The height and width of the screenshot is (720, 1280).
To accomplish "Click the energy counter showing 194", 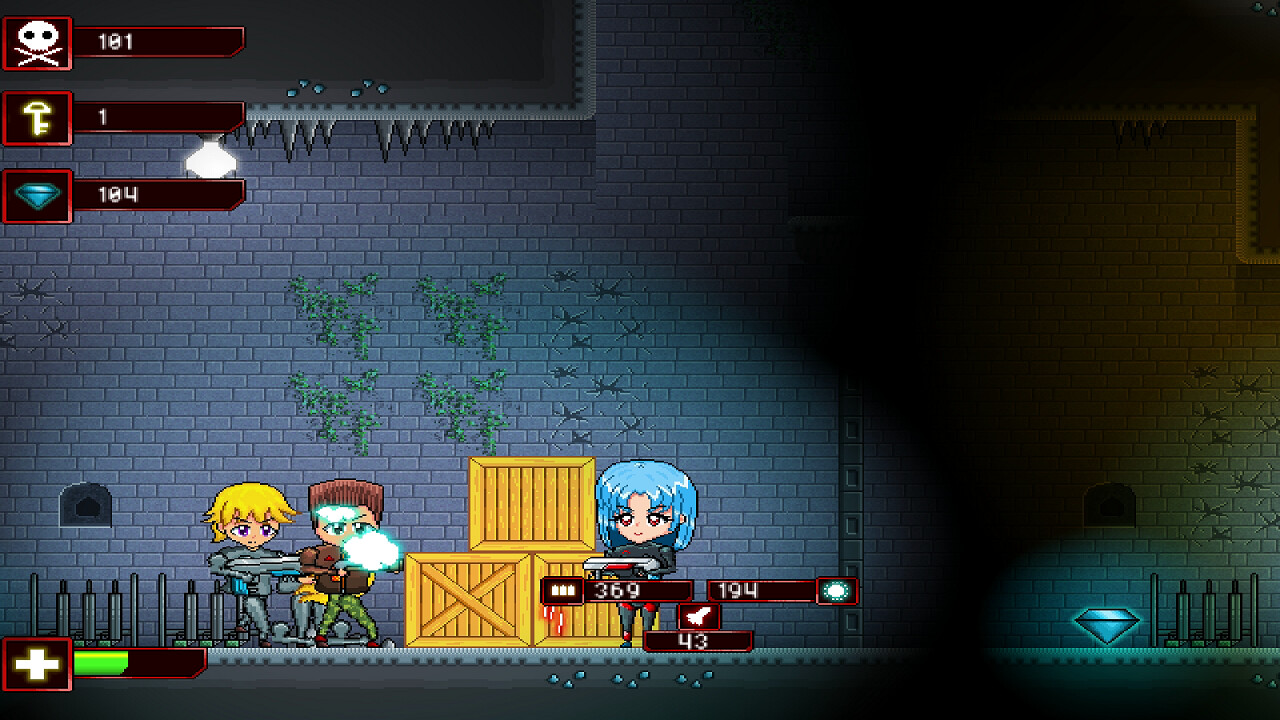I will click(735, 591).
